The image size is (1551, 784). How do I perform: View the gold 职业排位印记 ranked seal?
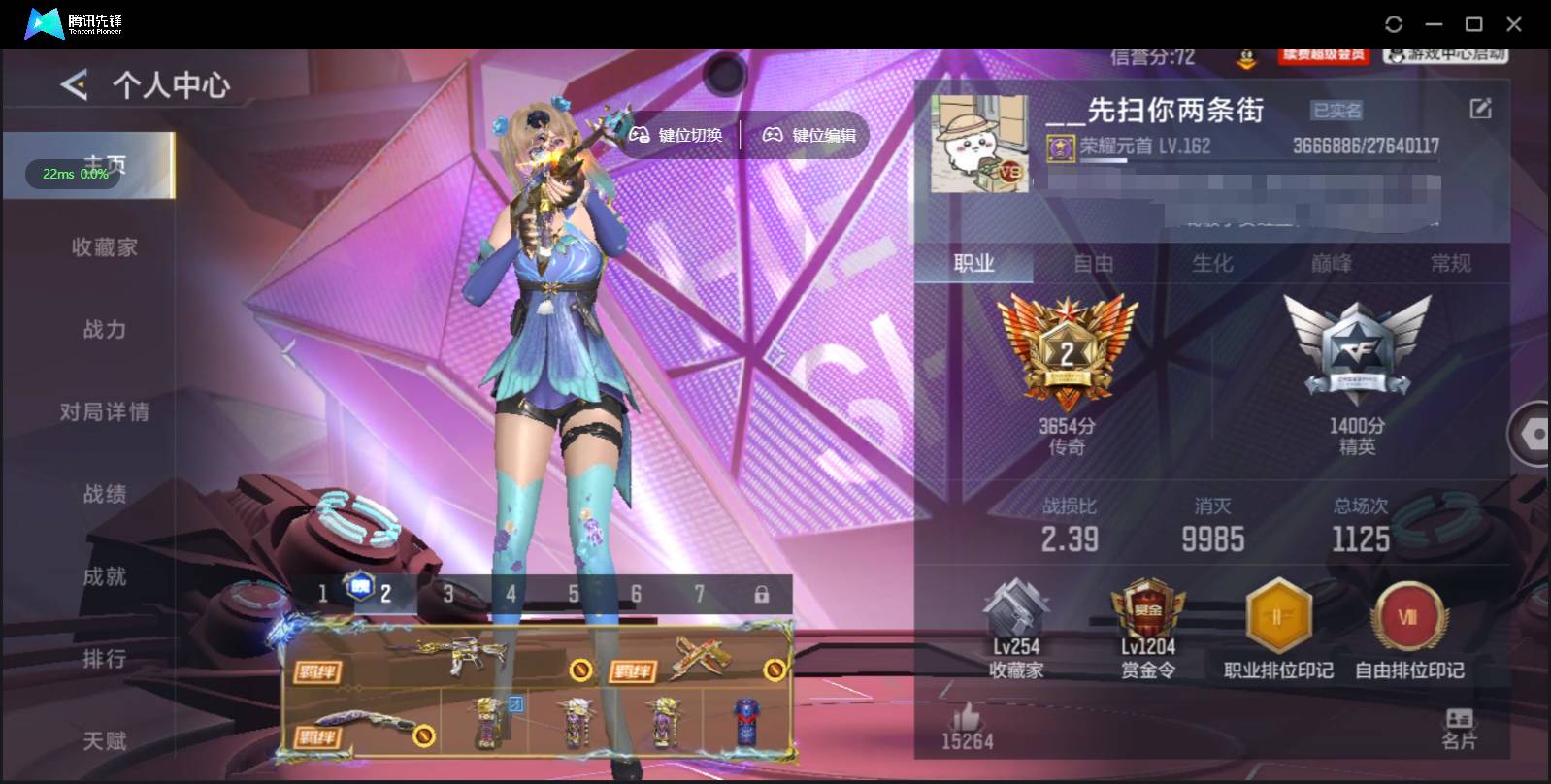coord(1278,616)
